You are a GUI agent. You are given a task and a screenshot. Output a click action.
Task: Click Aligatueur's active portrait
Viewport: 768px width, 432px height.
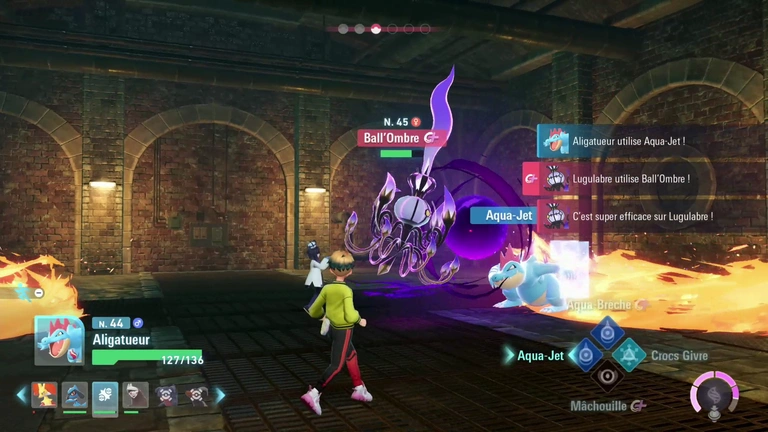pos(59,342)
